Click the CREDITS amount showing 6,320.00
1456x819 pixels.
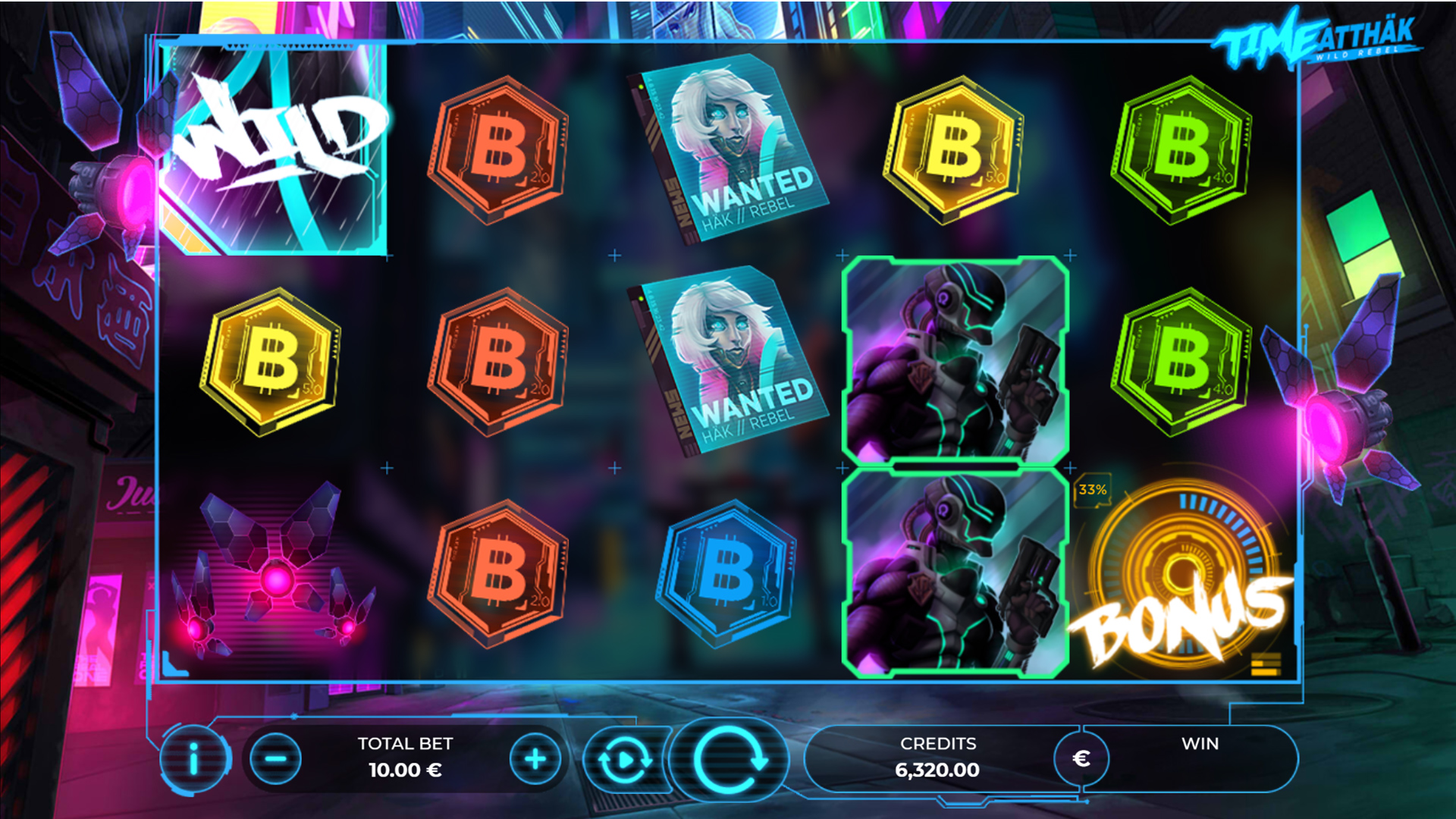937,770
